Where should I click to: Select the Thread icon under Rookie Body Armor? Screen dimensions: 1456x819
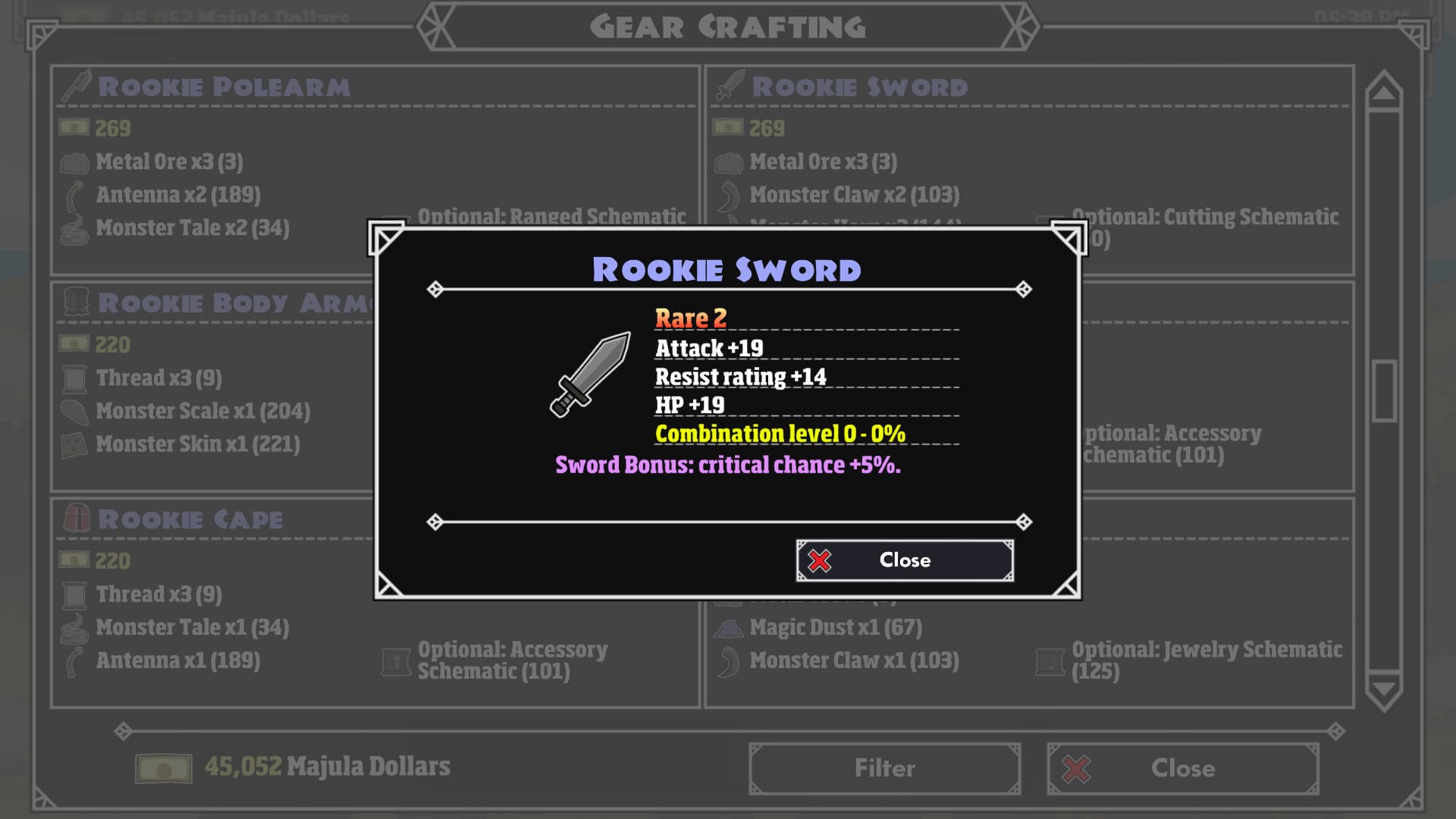pyautogui.click(x=74, y=377)
